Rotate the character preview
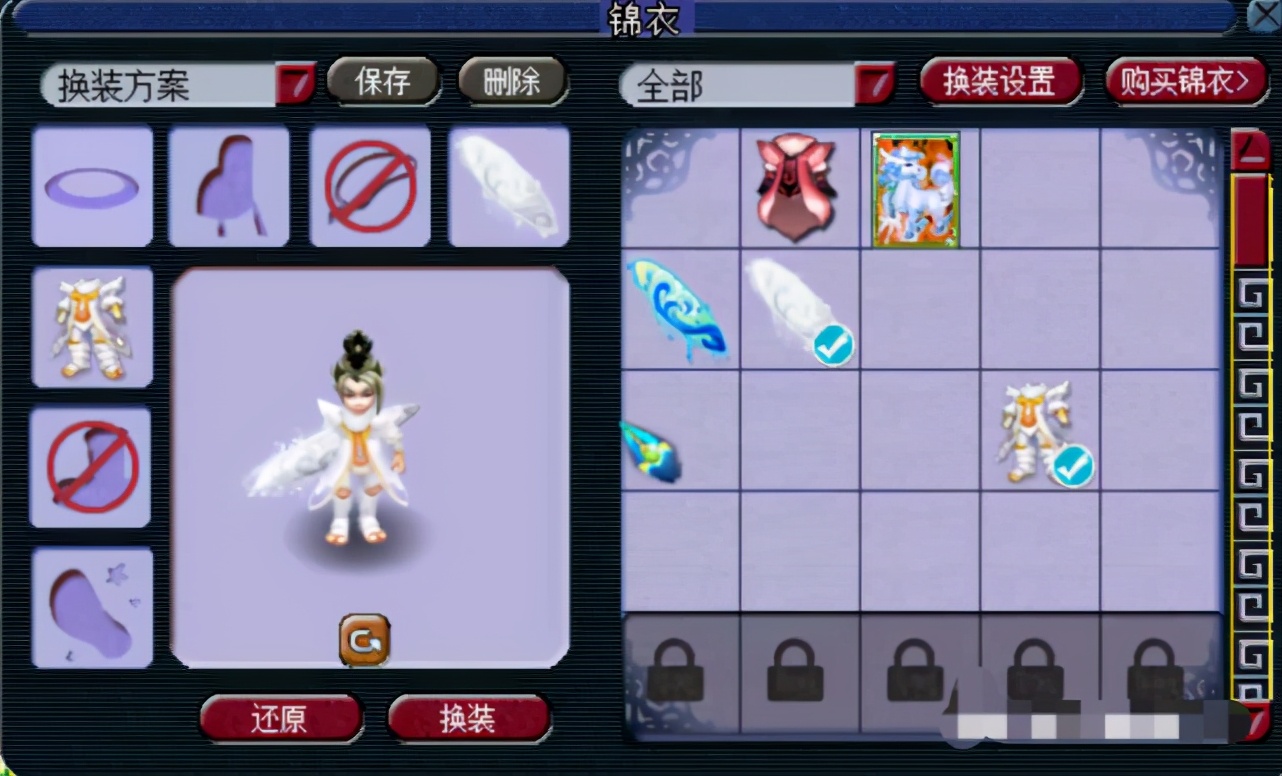1282x776 pixels. (366, 641)
